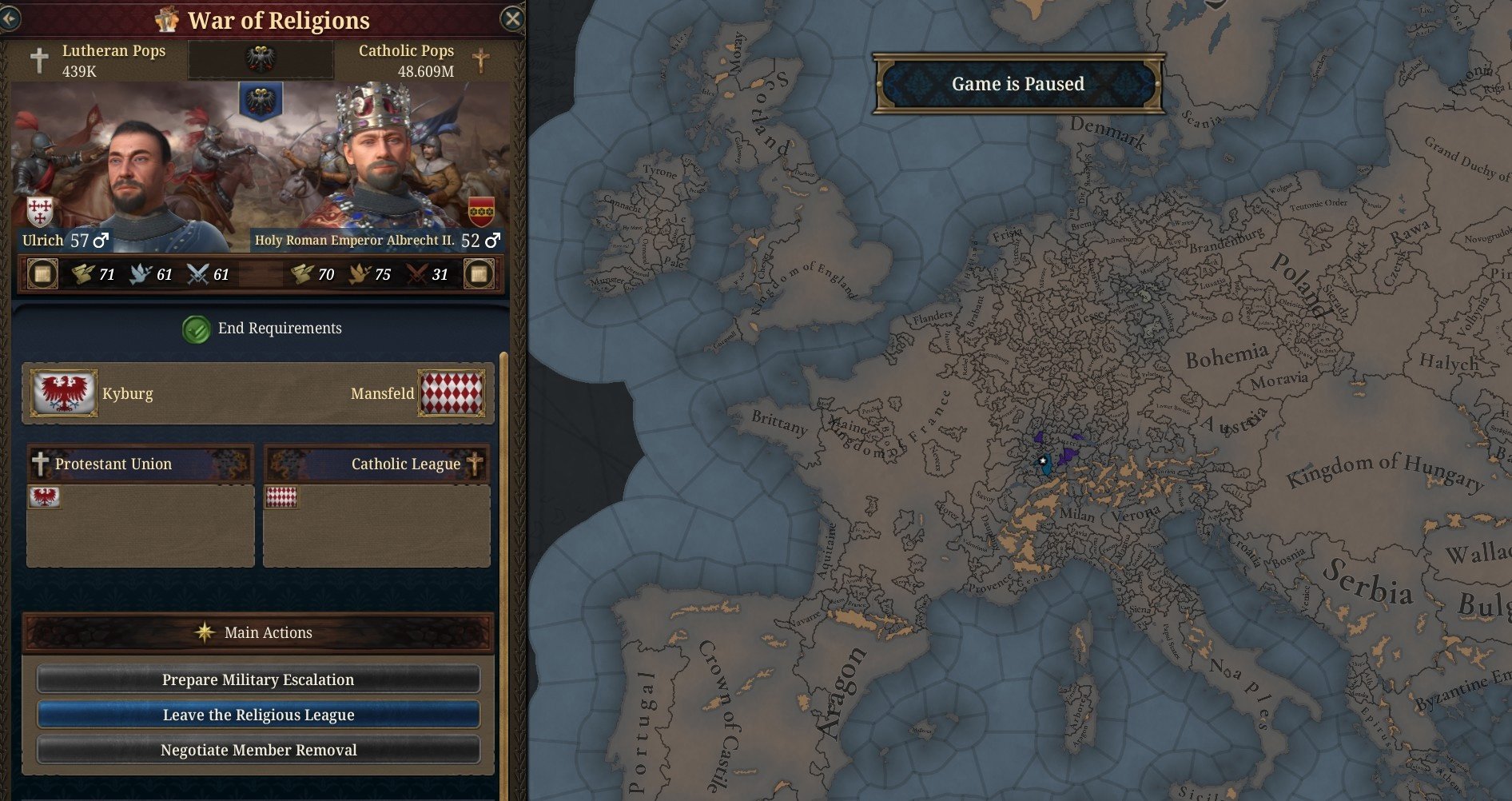
Task: Click Prepare Military Escalation button
Action: coord(258,679)
